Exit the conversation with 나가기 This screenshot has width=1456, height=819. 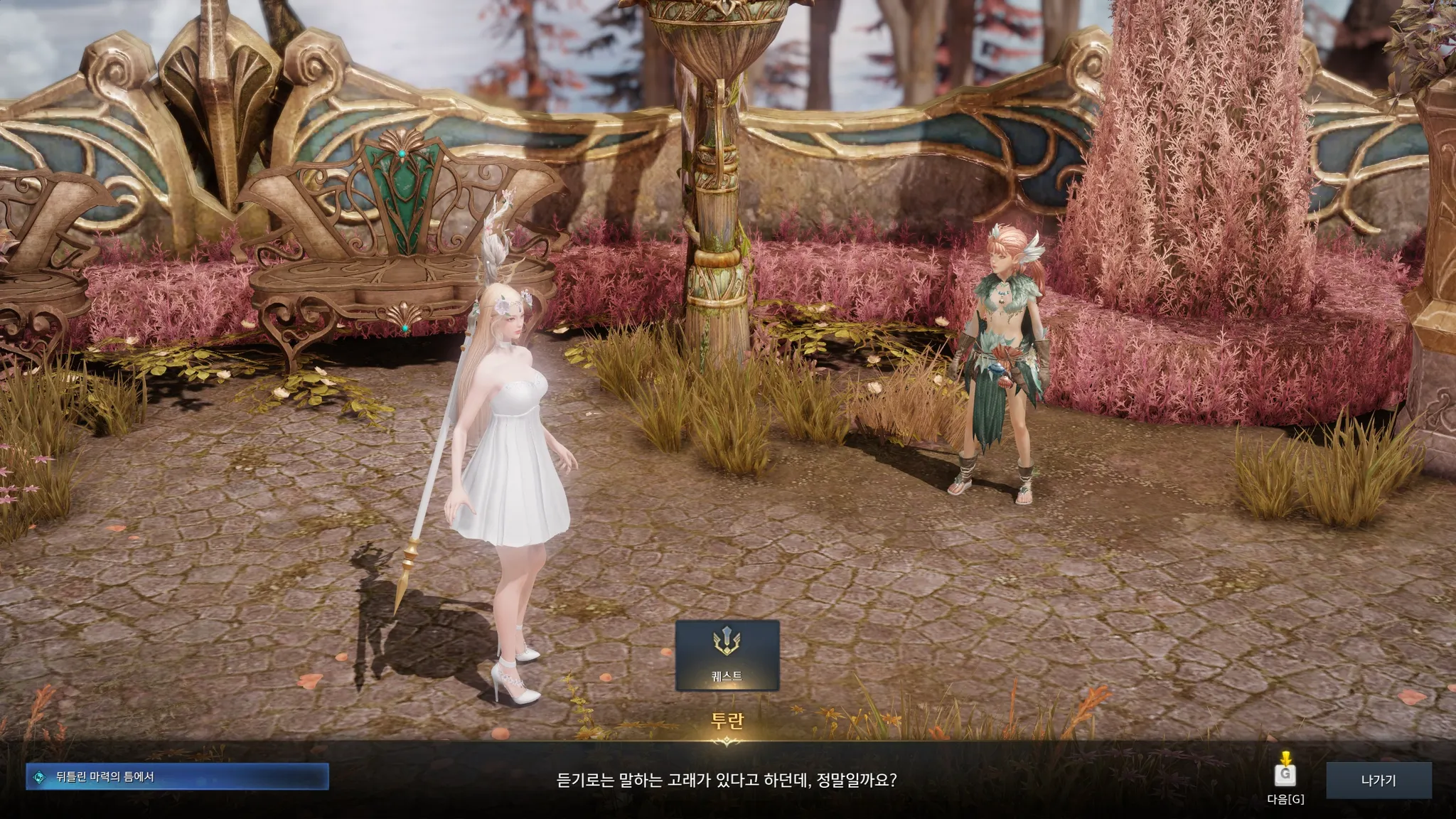click(1378, 781)
